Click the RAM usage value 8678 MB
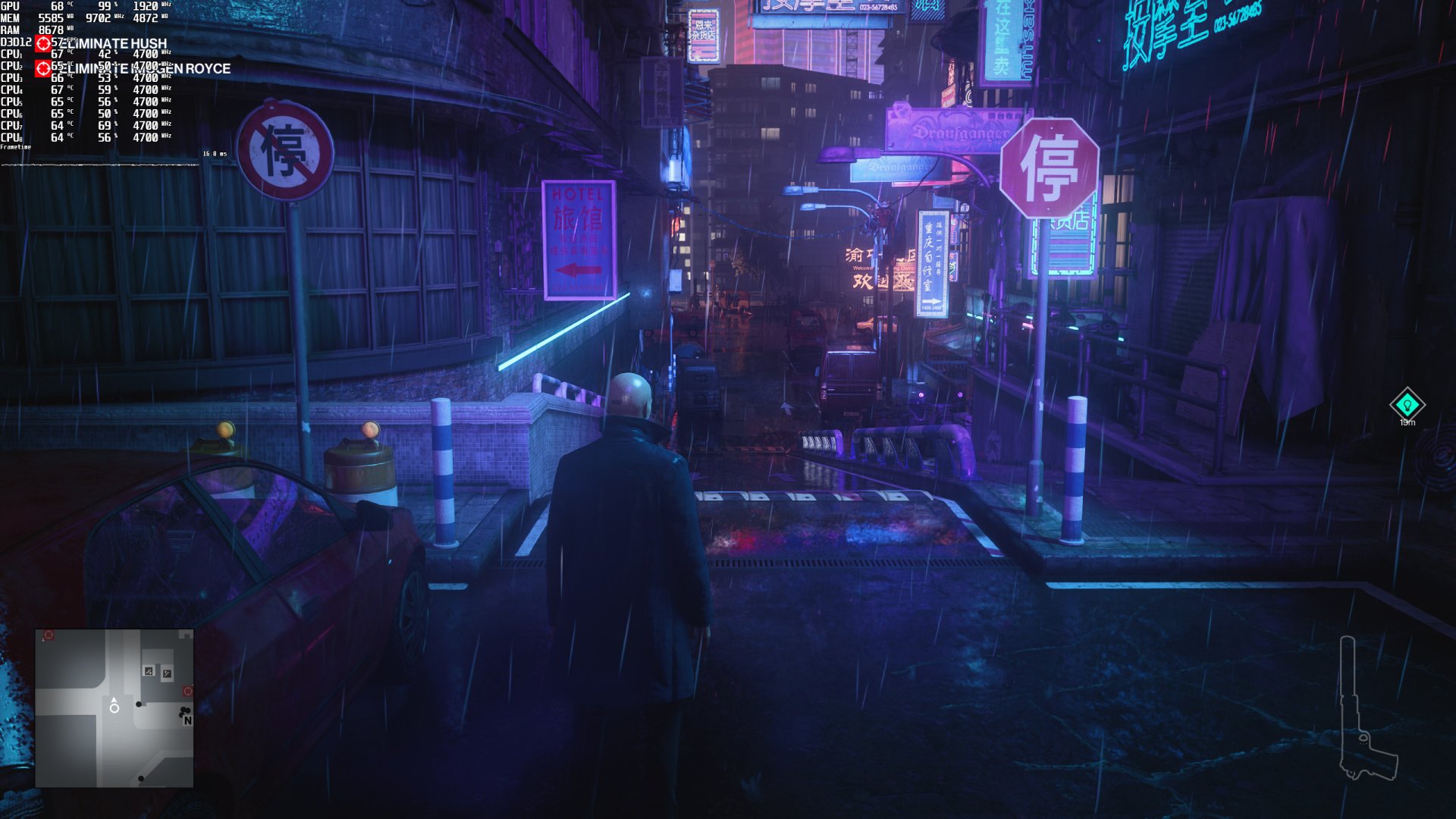Image resolution: width=1456 pixels, height=819 pixels. pos(53,29)
